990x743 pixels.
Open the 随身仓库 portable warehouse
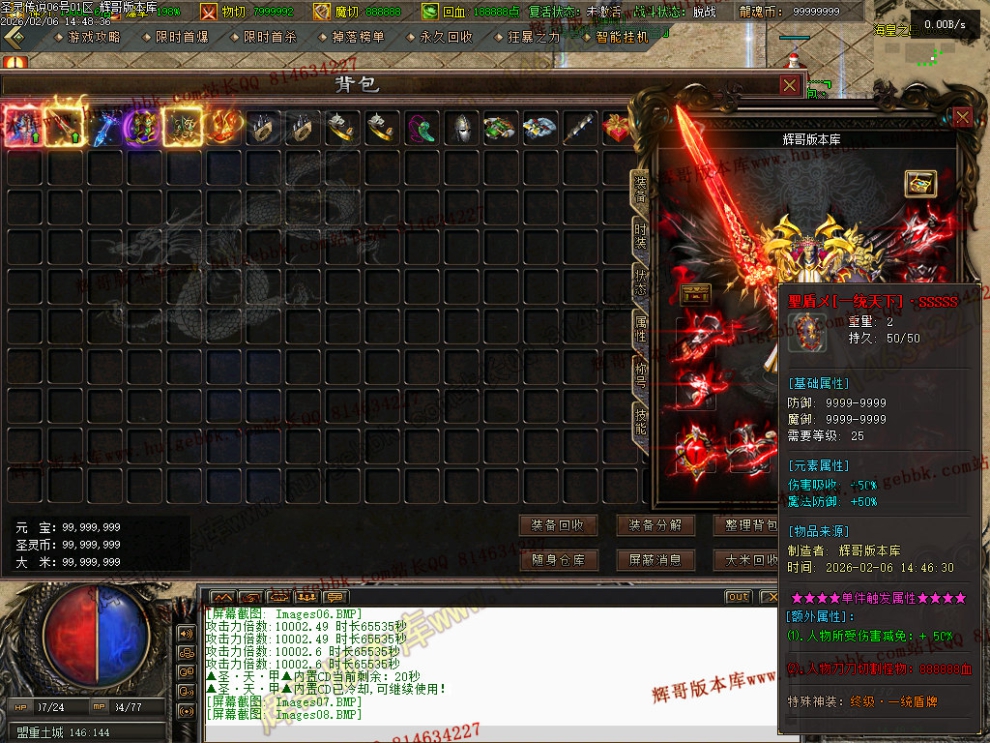tap(558, 560)
